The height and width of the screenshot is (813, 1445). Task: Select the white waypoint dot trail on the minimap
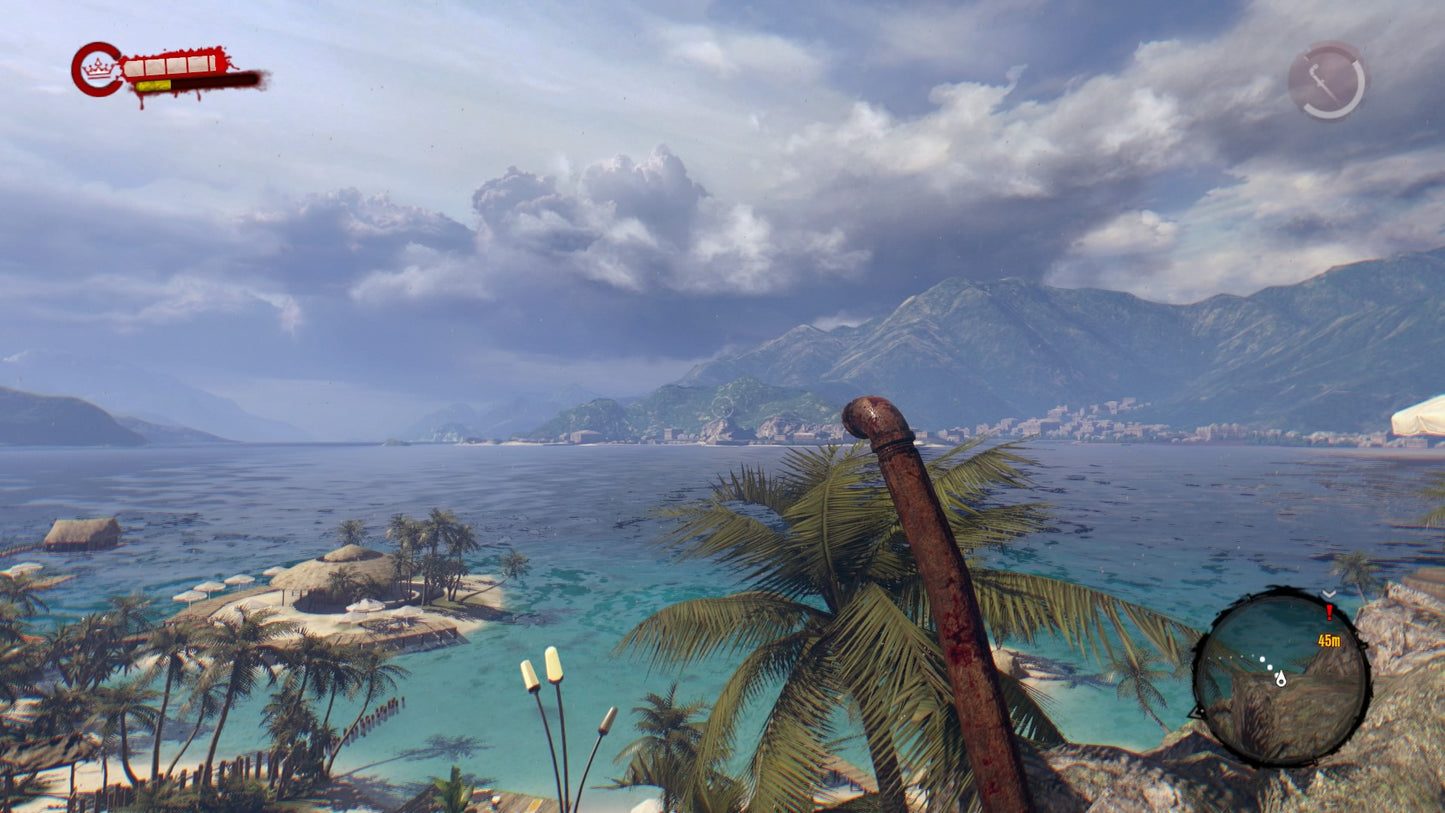click(x=1238, y=658)
